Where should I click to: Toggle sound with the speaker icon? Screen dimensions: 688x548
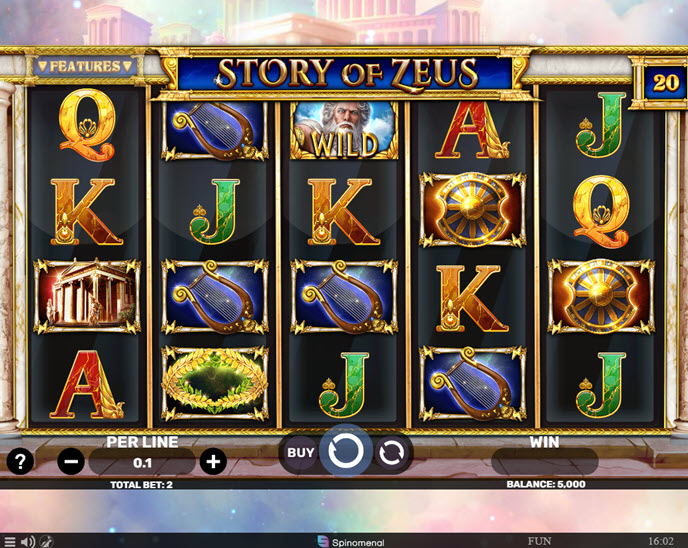coord(27,541)
